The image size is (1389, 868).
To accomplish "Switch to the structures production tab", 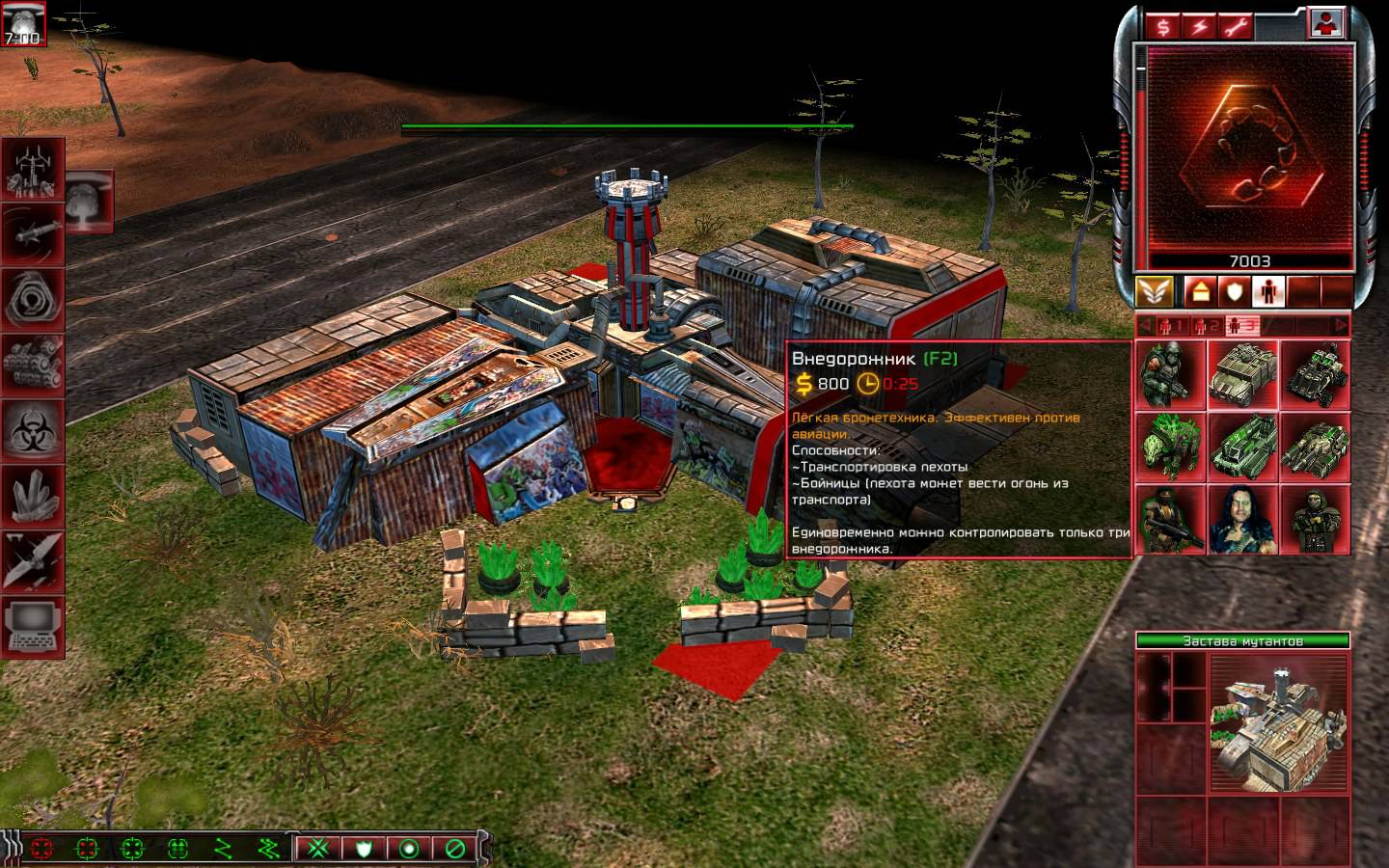I will (1199, 290).
